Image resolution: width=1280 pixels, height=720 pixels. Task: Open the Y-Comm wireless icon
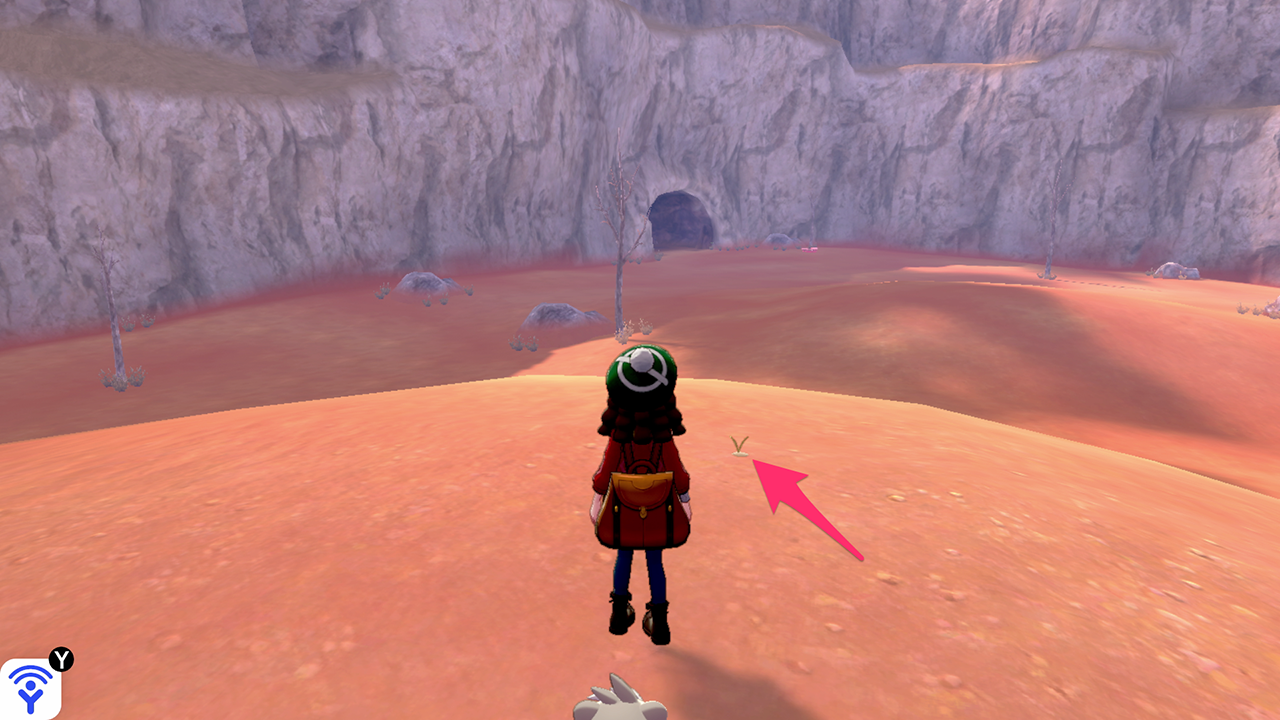point(31,688)
